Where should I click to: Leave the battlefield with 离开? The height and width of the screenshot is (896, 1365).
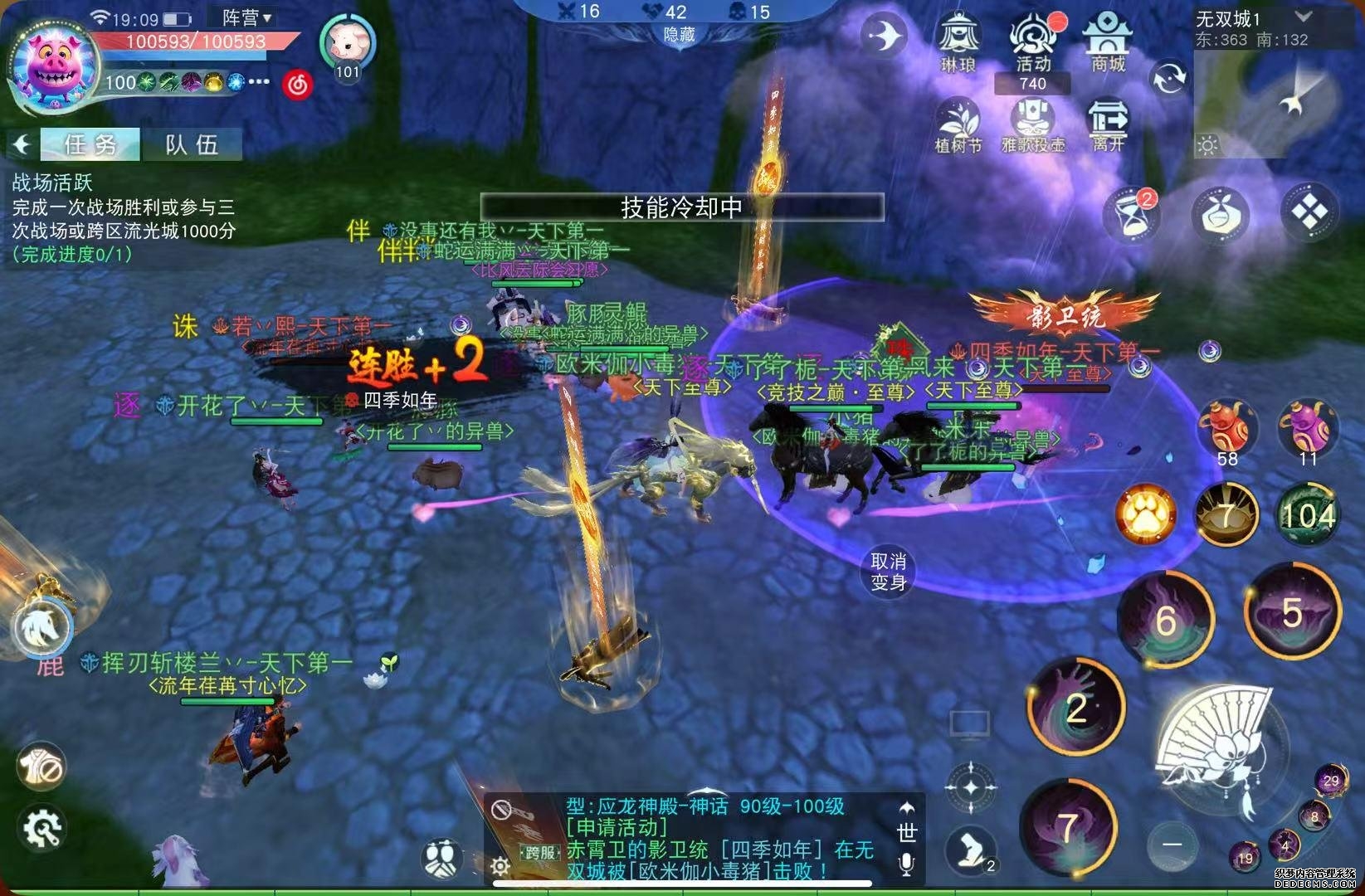(x=1109, y=126)
